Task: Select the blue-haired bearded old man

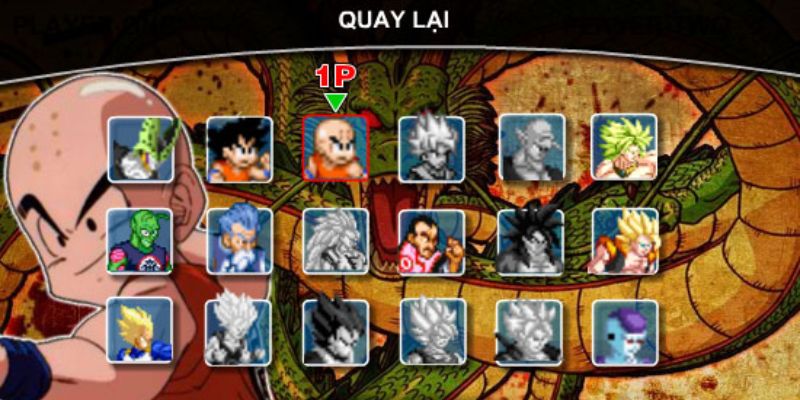Action: (239, 240)
